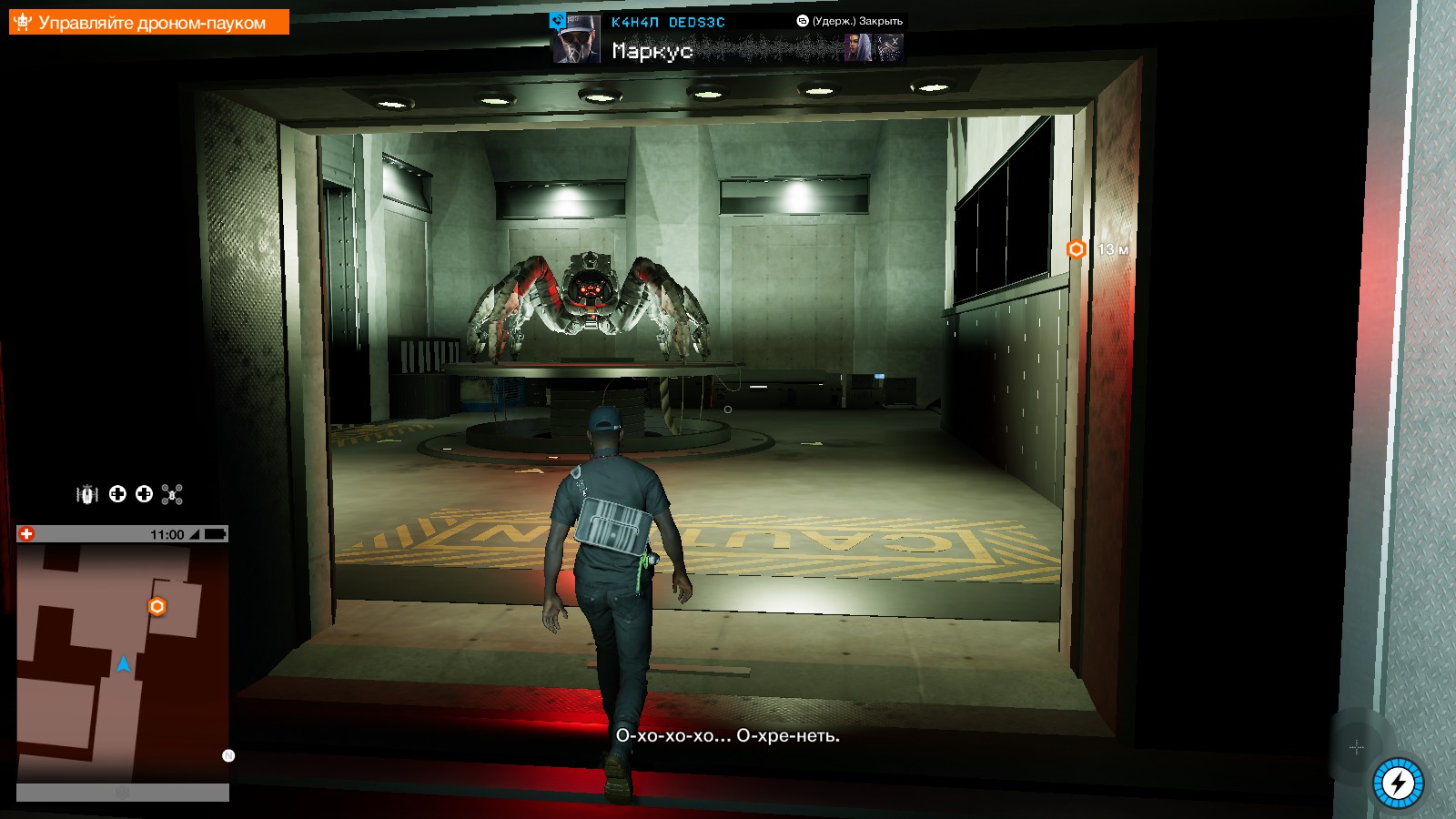Click the orange objective marker on the minimap
Image resolution: width=1456 pixels, height=819 pixels.
(157, 606)
